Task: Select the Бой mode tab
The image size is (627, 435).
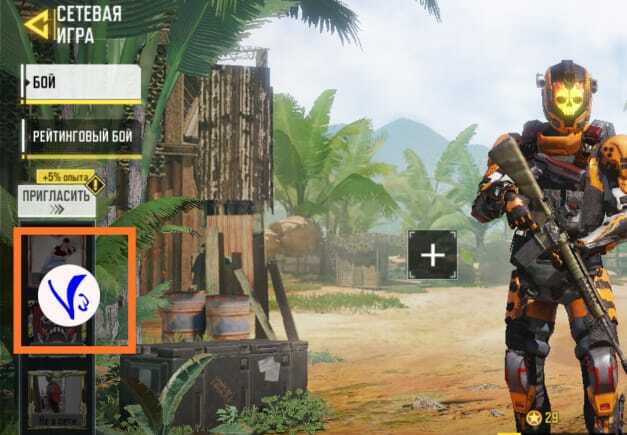Action: point(81,83)
